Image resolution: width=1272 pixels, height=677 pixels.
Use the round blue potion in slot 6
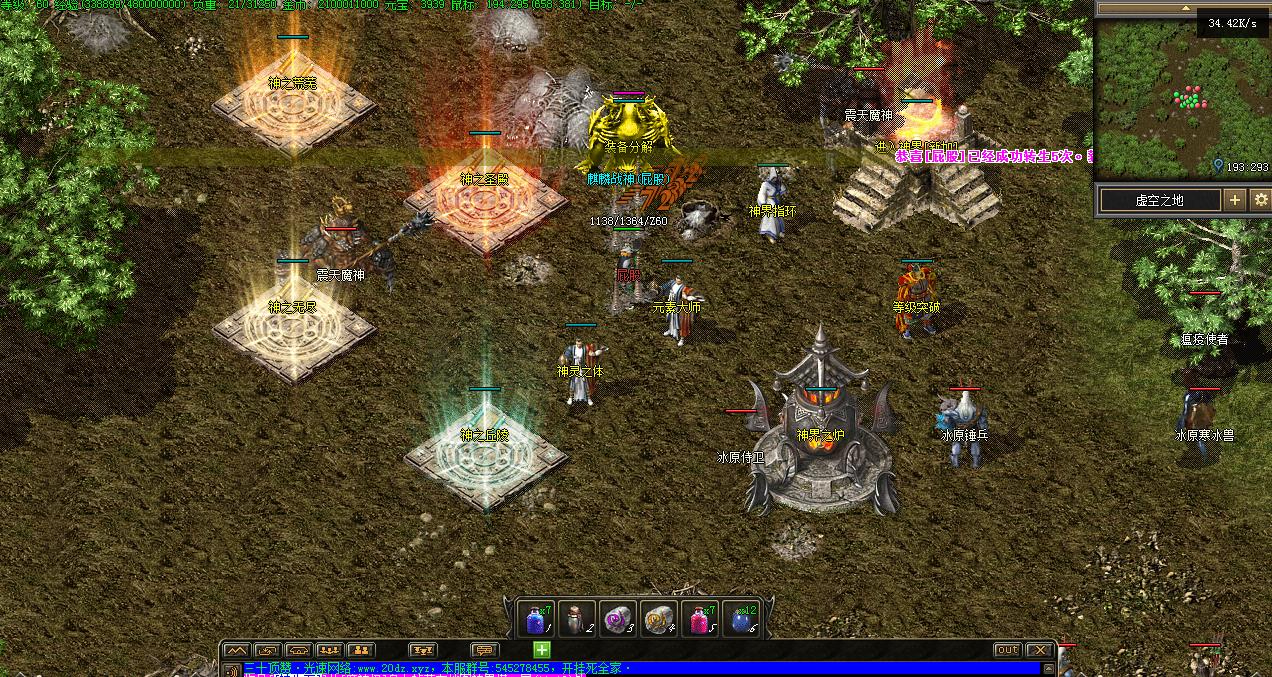click(x=741, y=619)
